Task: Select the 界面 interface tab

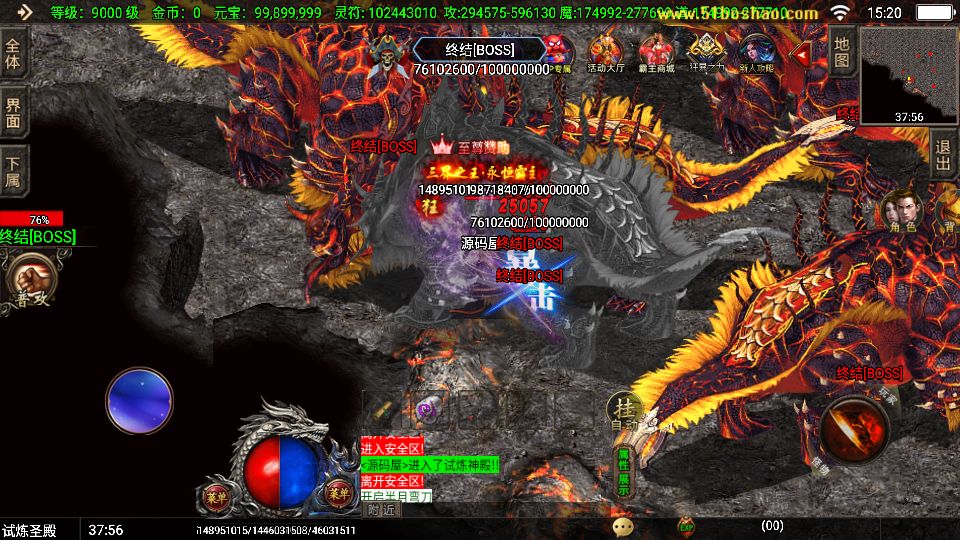Action: (14, 112)
